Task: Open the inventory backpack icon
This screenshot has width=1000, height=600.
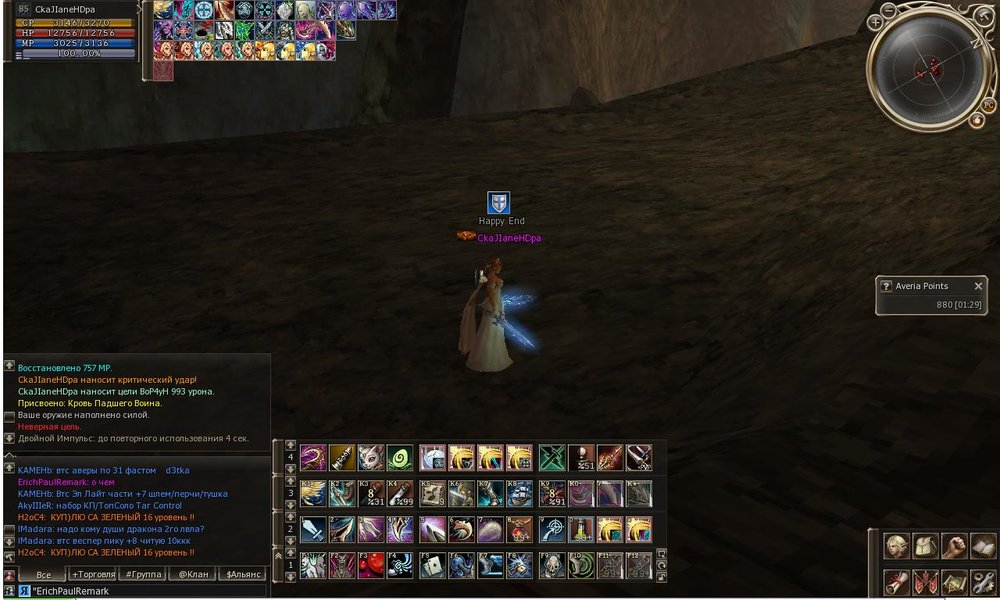Action: pyautogui.click(x=925, y=546)
